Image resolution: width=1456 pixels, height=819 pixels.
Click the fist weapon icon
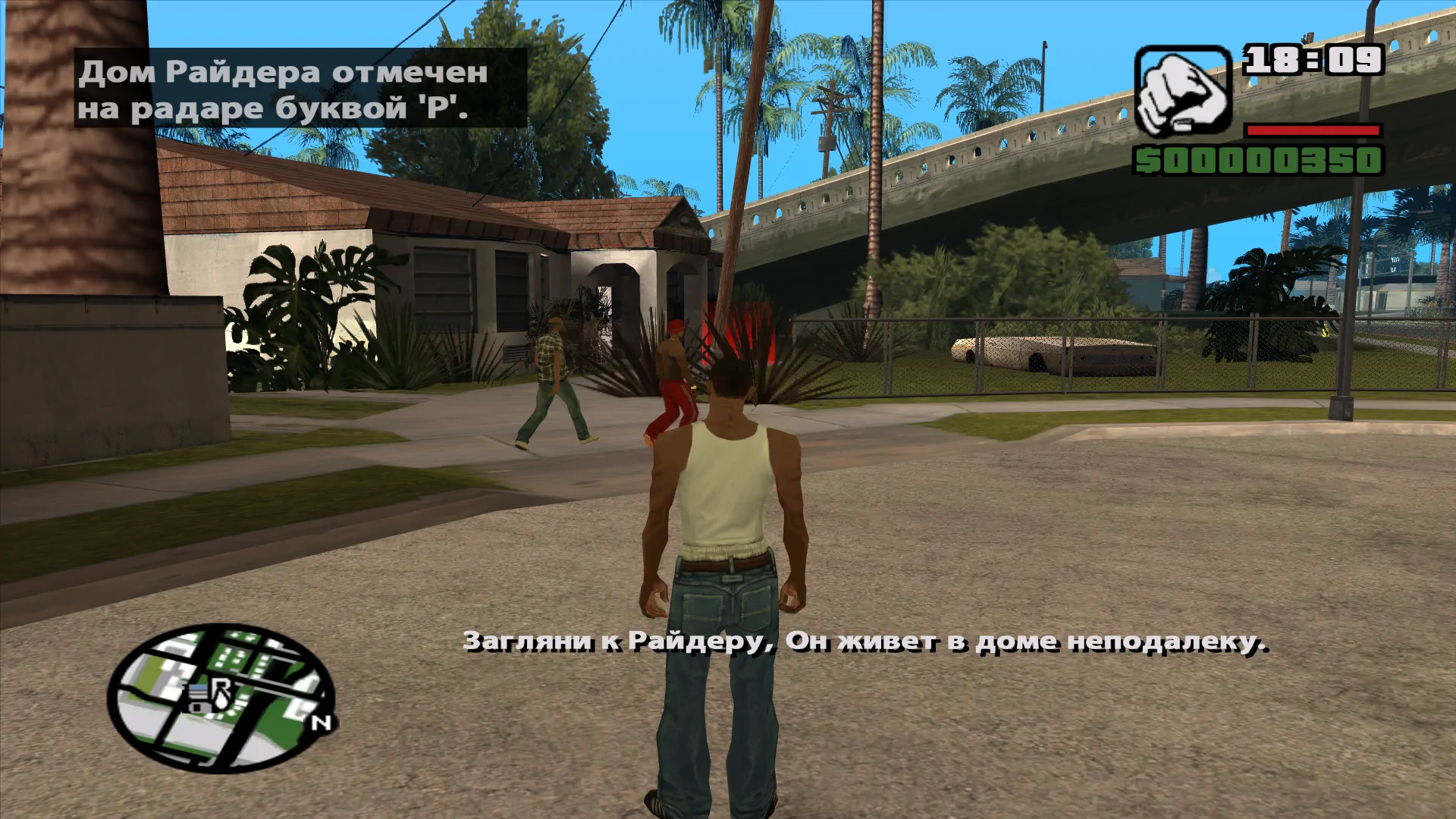[1183, 91]
